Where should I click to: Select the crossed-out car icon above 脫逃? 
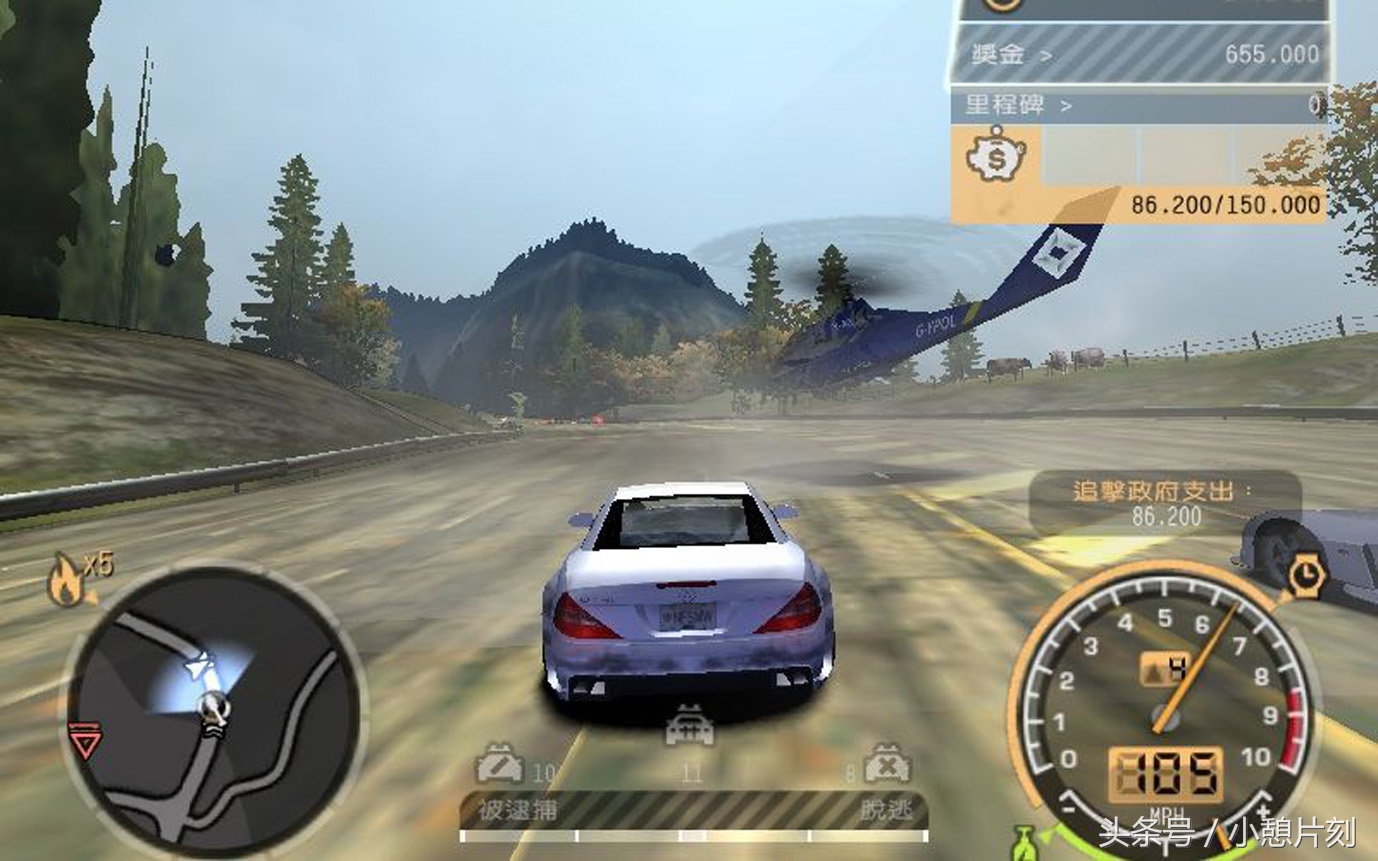pyautogui.click(x=886, y=762)
